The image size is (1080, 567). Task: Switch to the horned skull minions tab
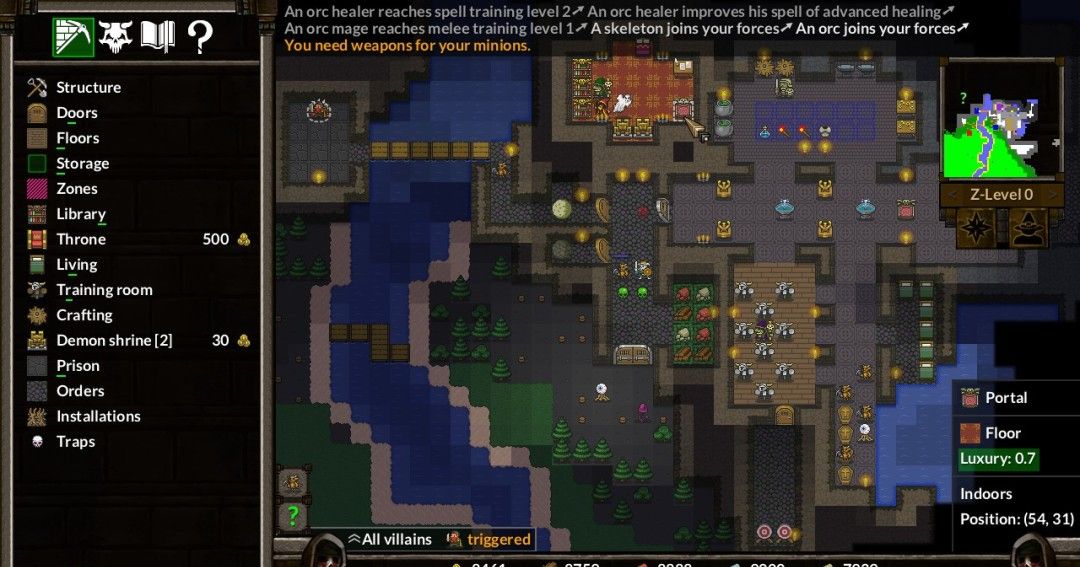click(x=116, y=37)
